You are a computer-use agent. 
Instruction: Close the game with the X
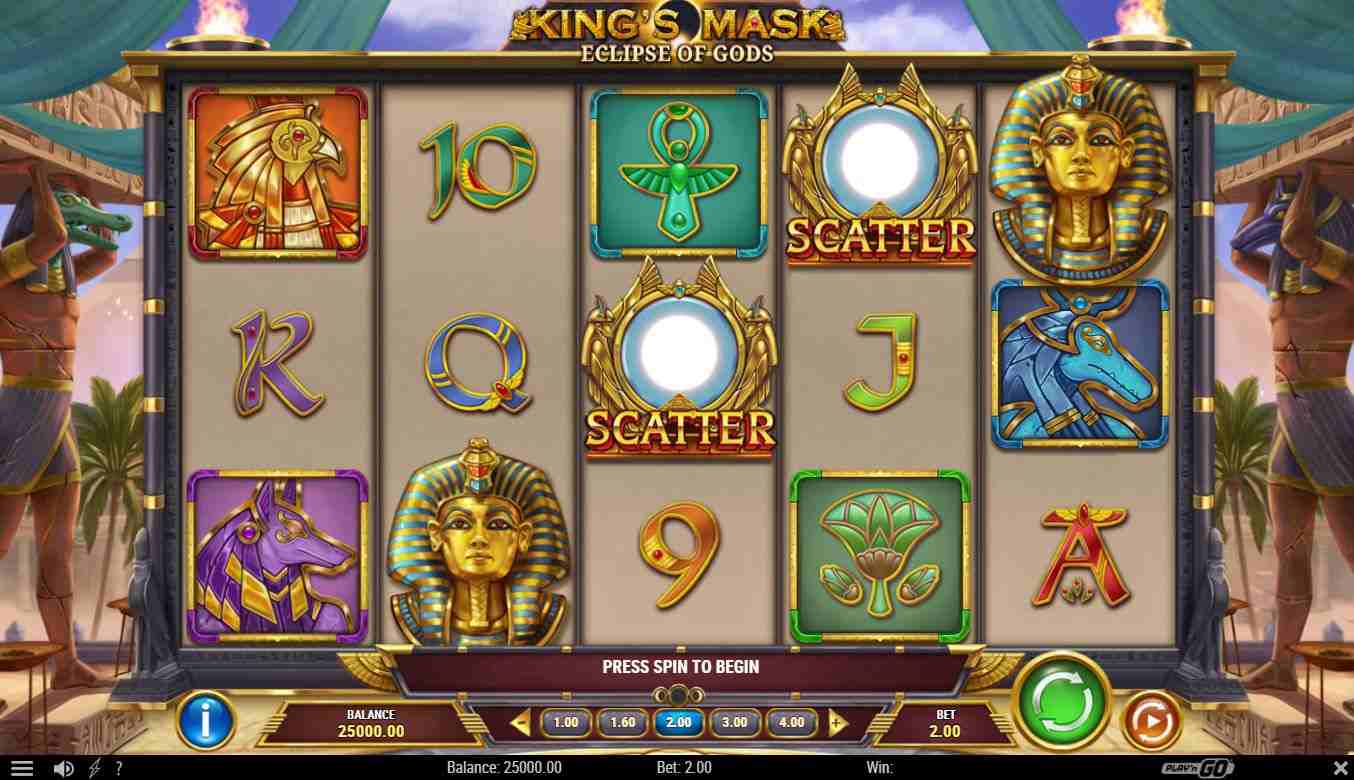click(x=1340, y=768)
